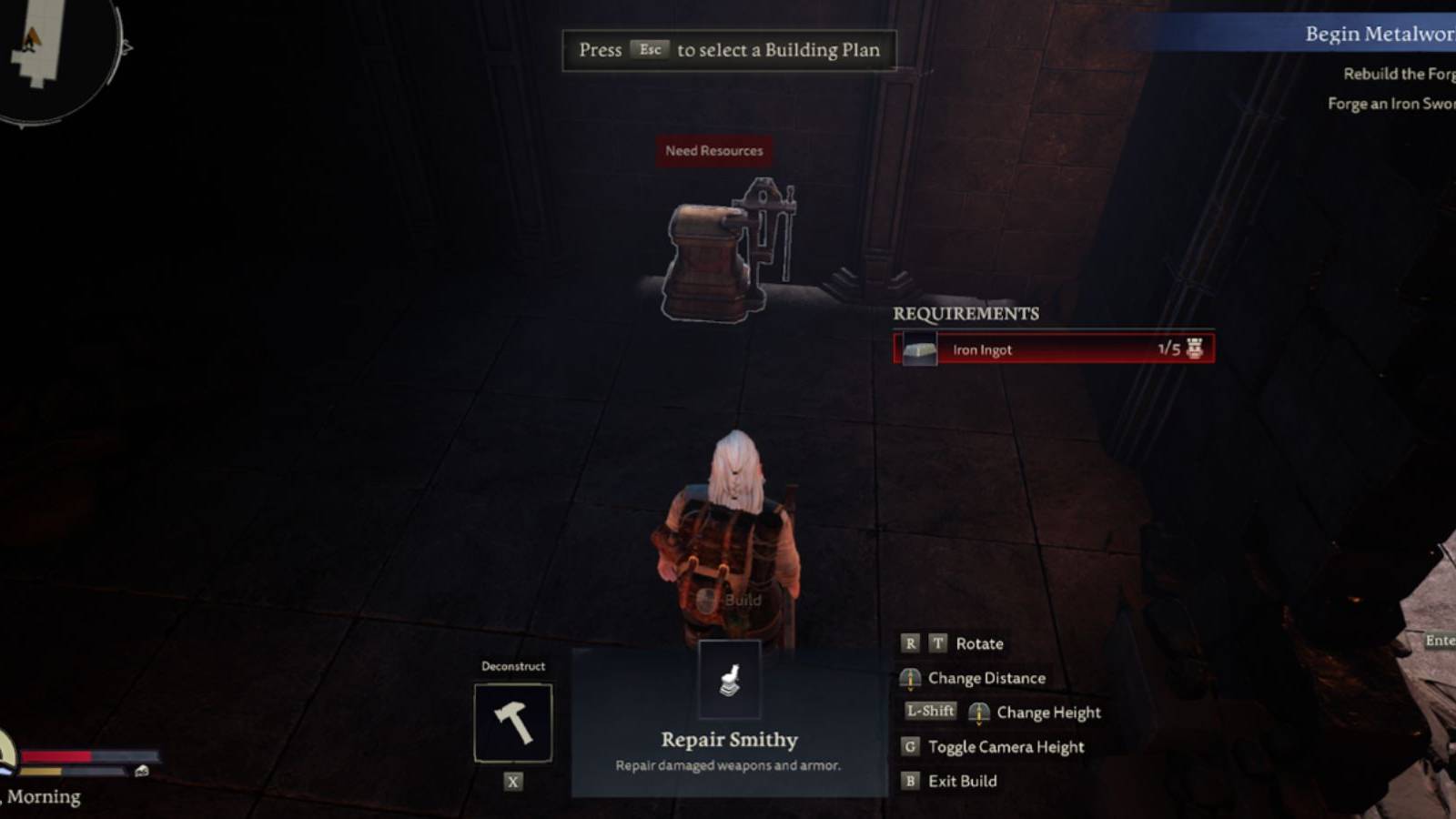The width and height of the screenshot is (1456, 819).
Task: Click the Enter tab on the right edge
Action: [x=1441, y=642]
